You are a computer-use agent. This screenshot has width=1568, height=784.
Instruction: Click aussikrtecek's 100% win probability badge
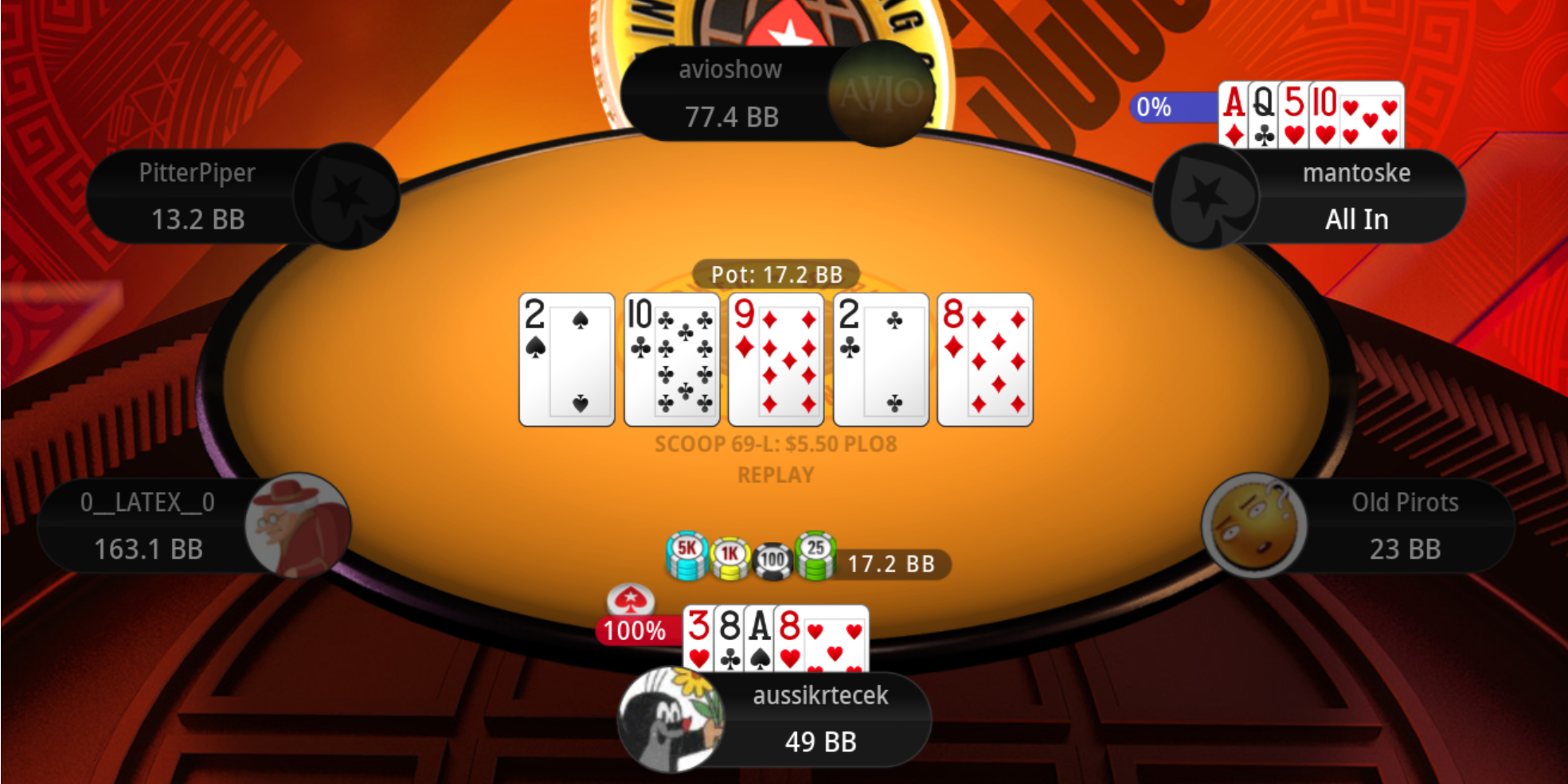(633, 632)
